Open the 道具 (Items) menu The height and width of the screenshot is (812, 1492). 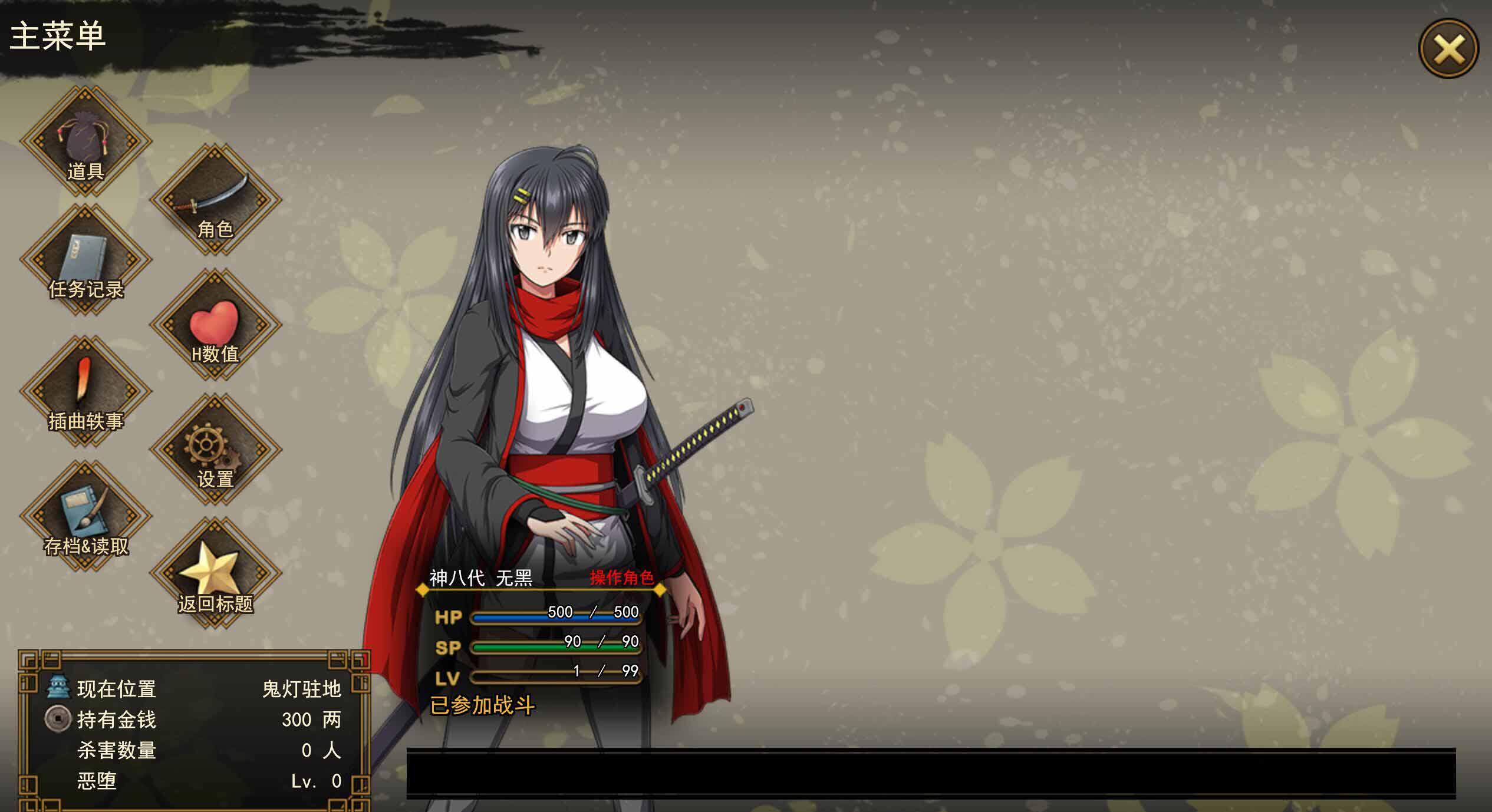pos(85,141)
